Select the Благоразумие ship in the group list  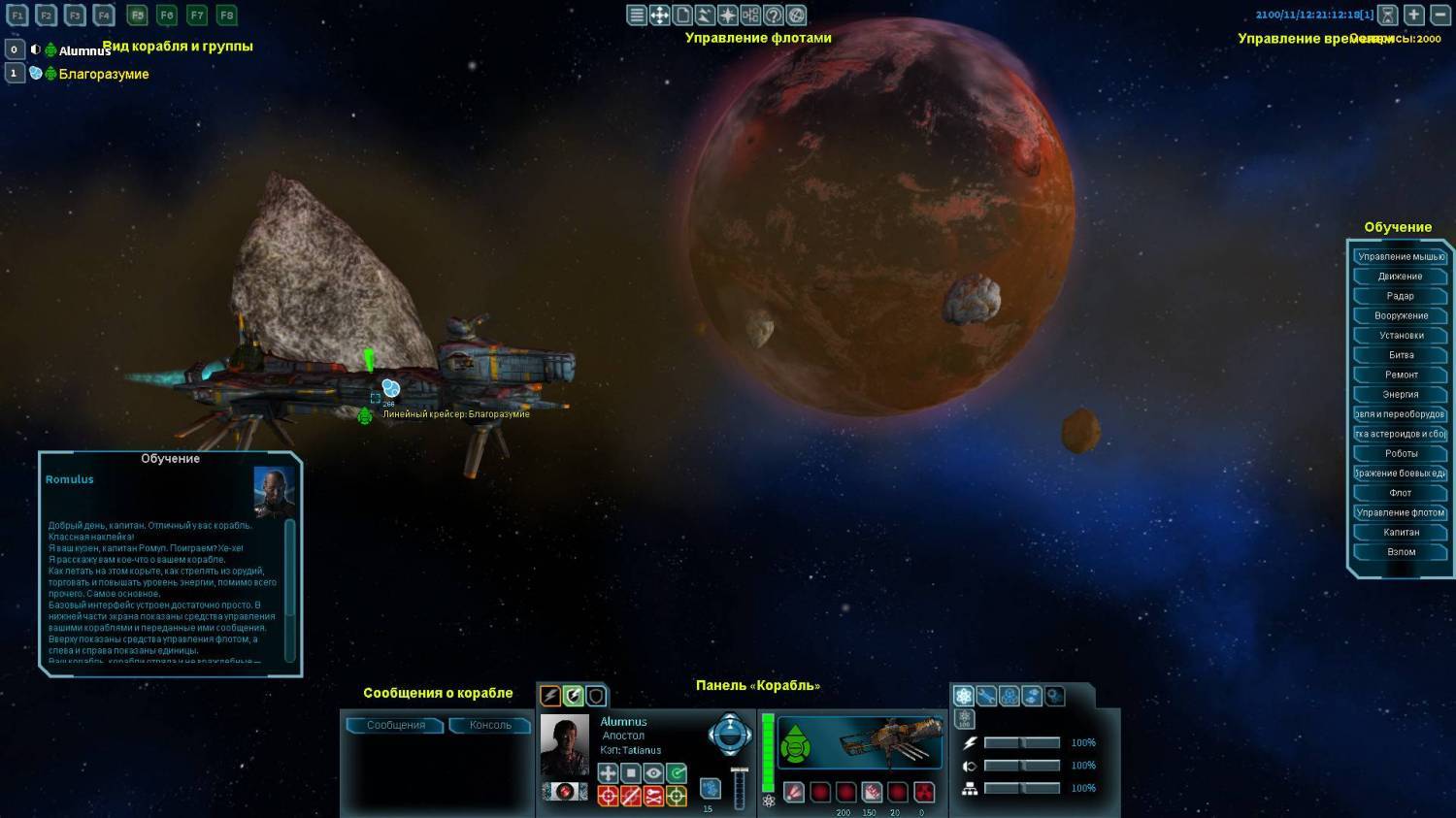tap(103, 74)
